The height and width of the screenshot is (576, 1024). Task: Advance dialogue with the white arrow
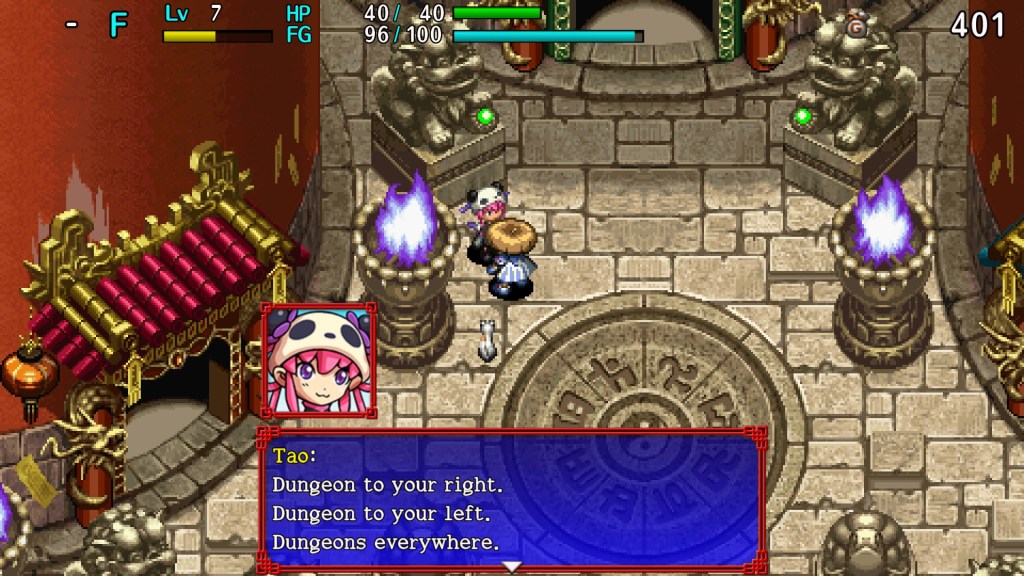512,567
